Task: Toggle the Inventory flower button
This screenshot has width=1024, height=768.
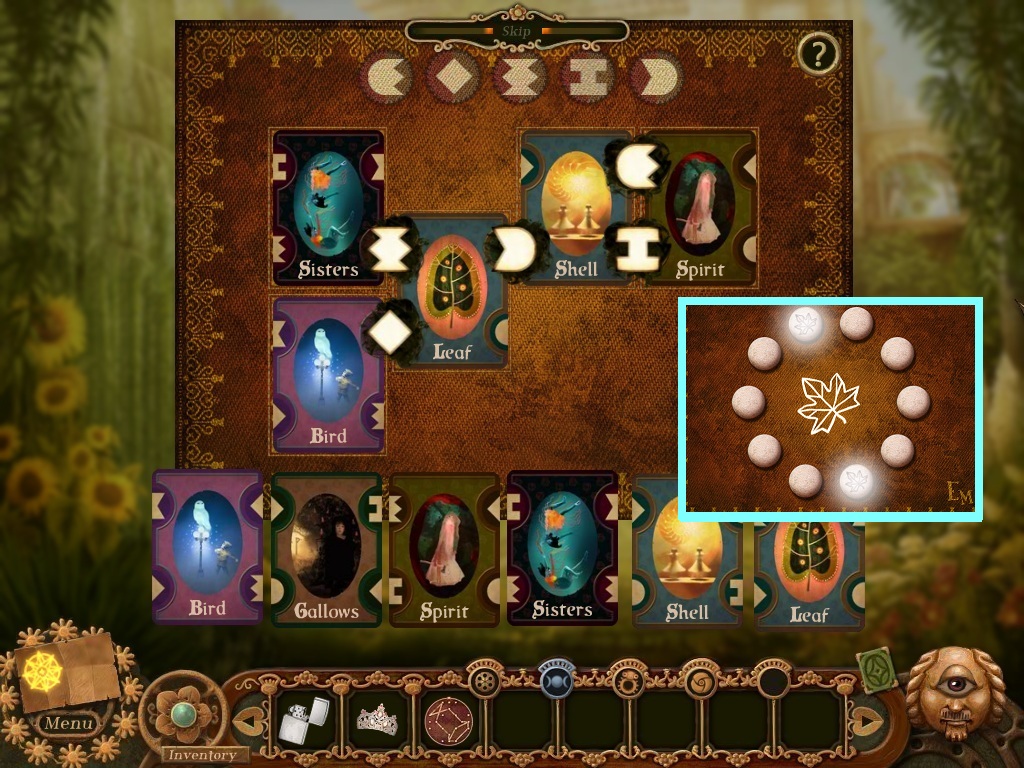Action: coord(182,714)
